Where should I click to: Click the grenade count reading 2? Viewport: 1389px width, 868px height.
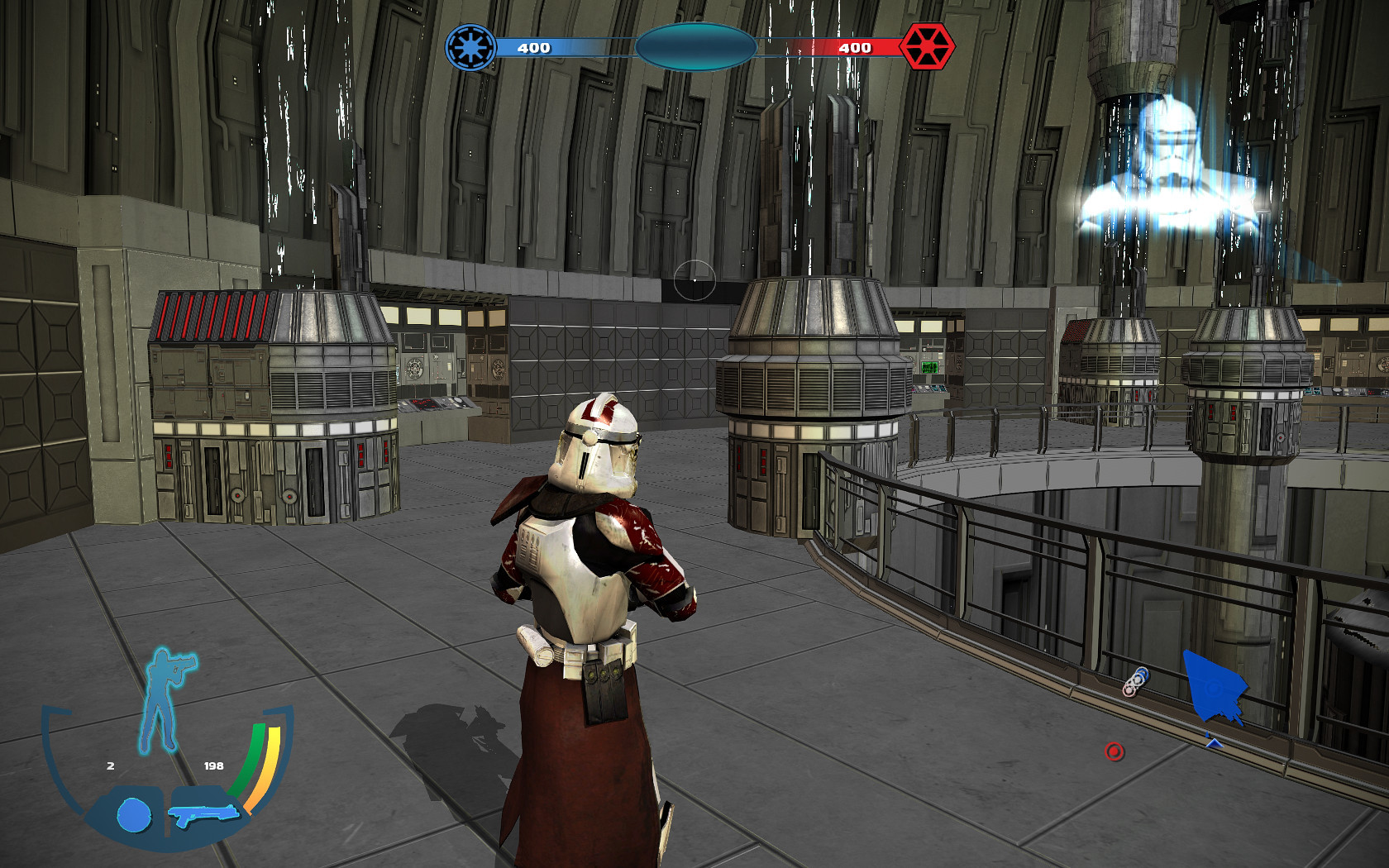coord(108,765)
